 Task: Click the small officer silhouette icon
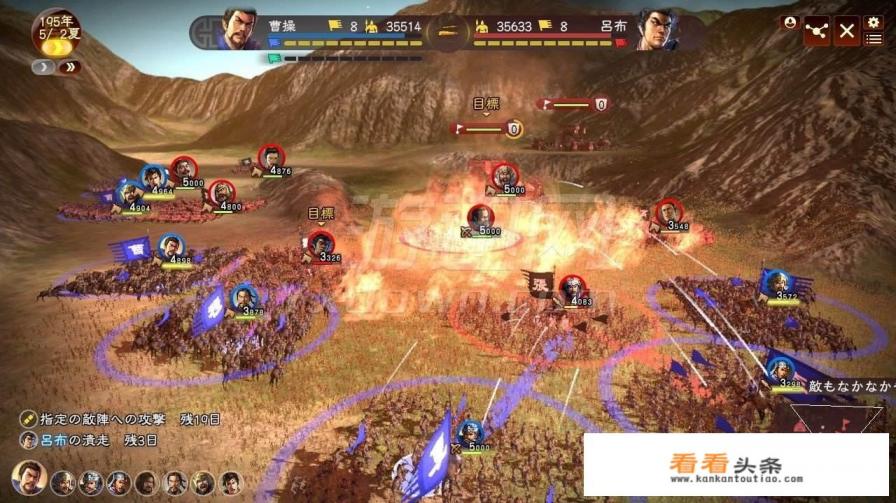(x=789, y=22)
